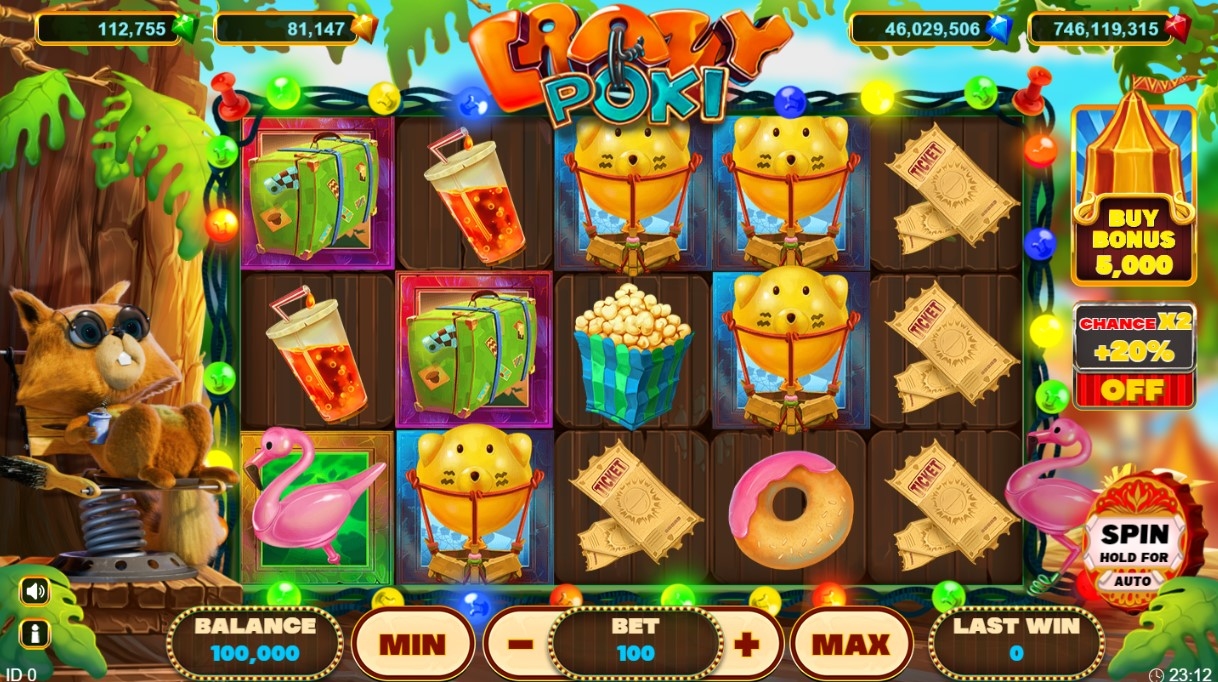Increase the bet with the plus button
Image resolution: width=1218 pixels, height=682 pixels.
click(x=746, y=643)
